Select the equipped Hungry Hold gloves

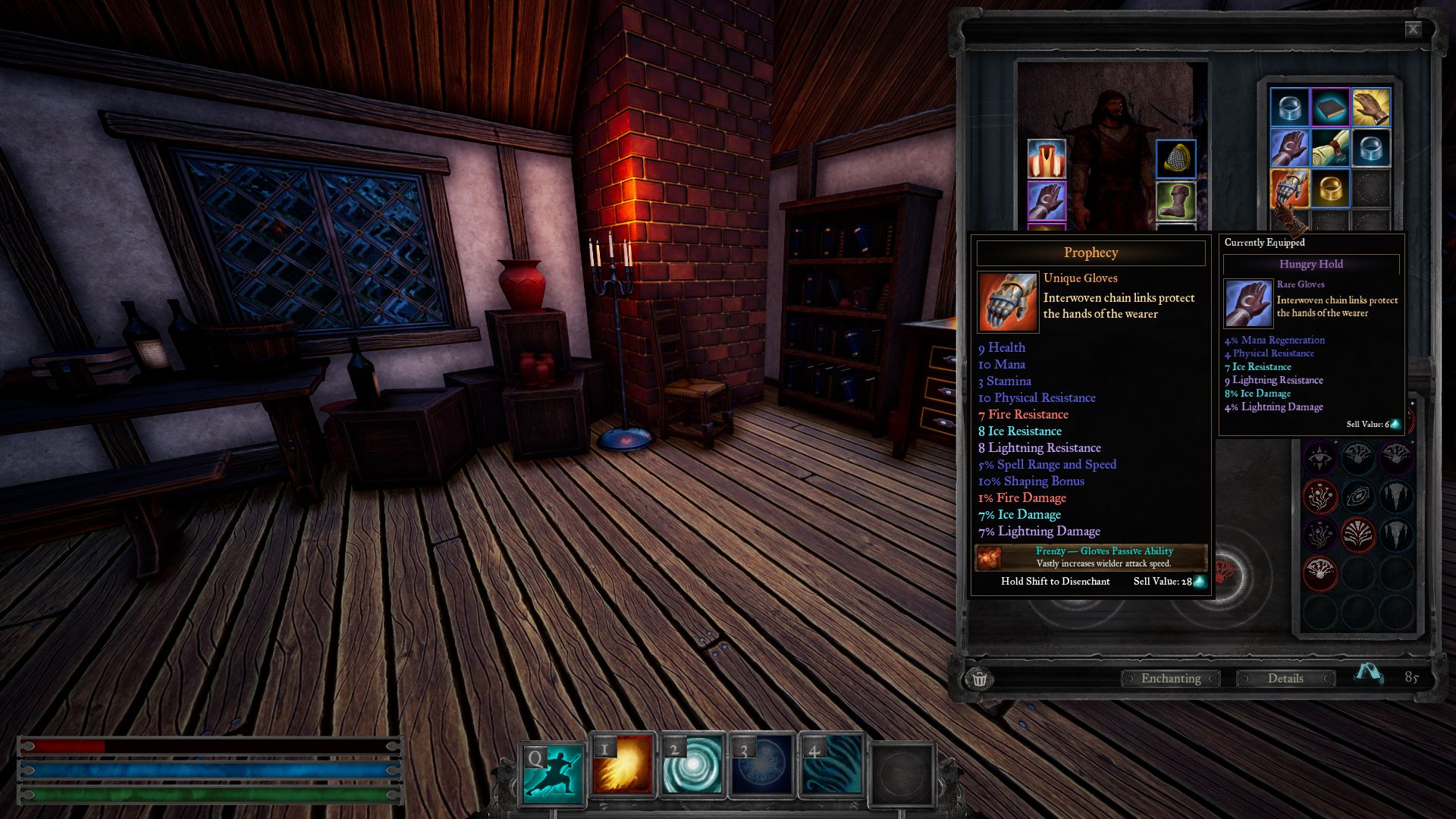point(1046,200)
